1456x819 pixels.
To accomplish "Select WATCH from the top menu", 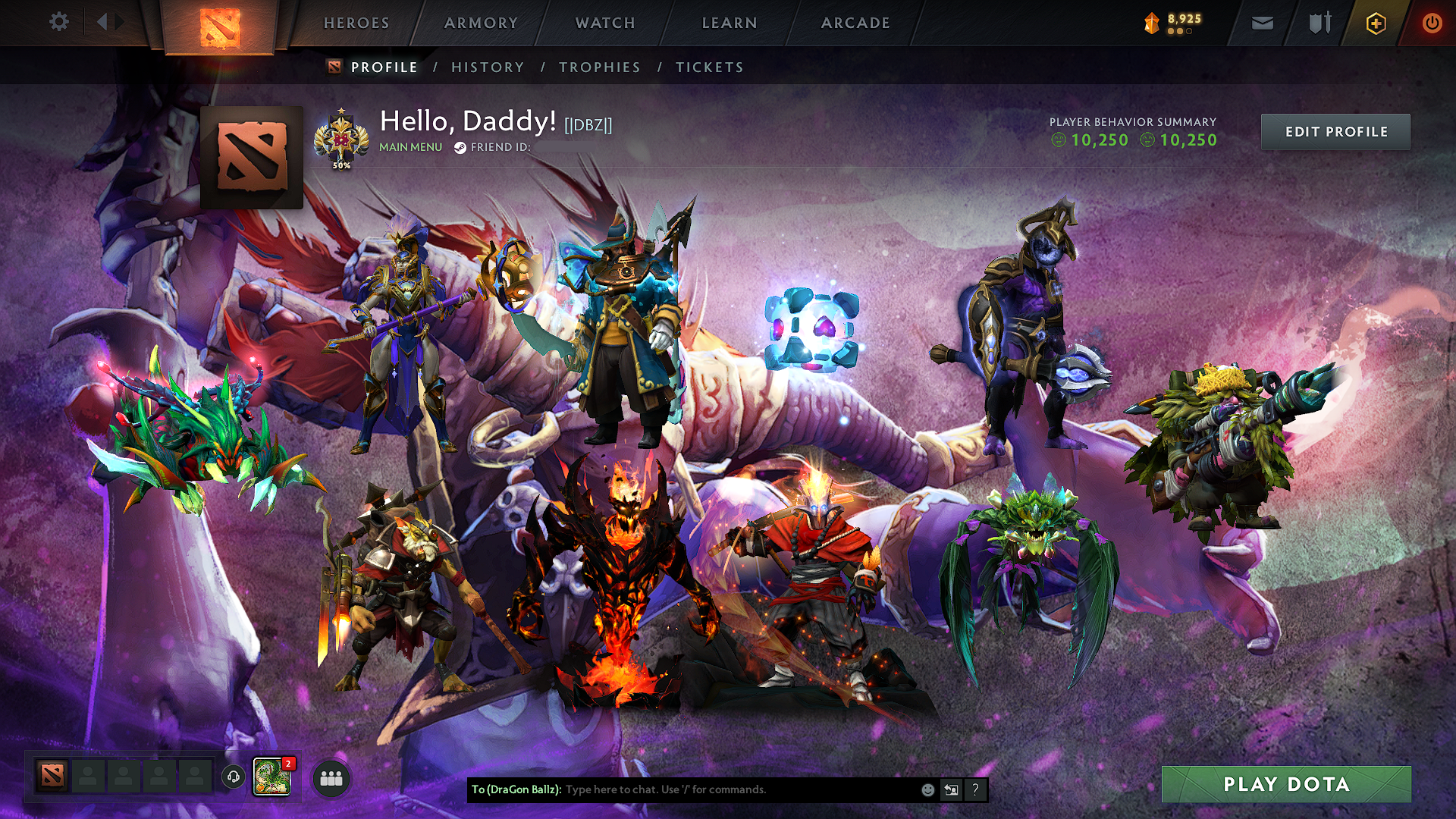I will click(604, 23).
